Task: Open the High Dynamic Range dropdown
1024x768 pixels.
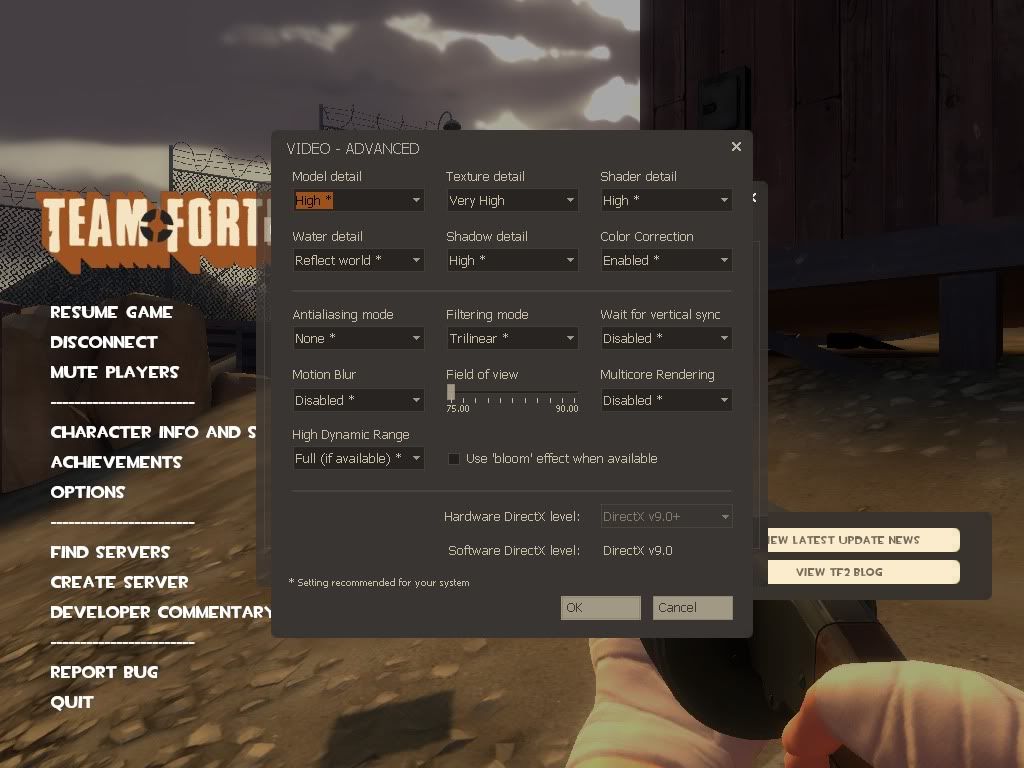Action: pyautogui.click(x=358, y=459)
